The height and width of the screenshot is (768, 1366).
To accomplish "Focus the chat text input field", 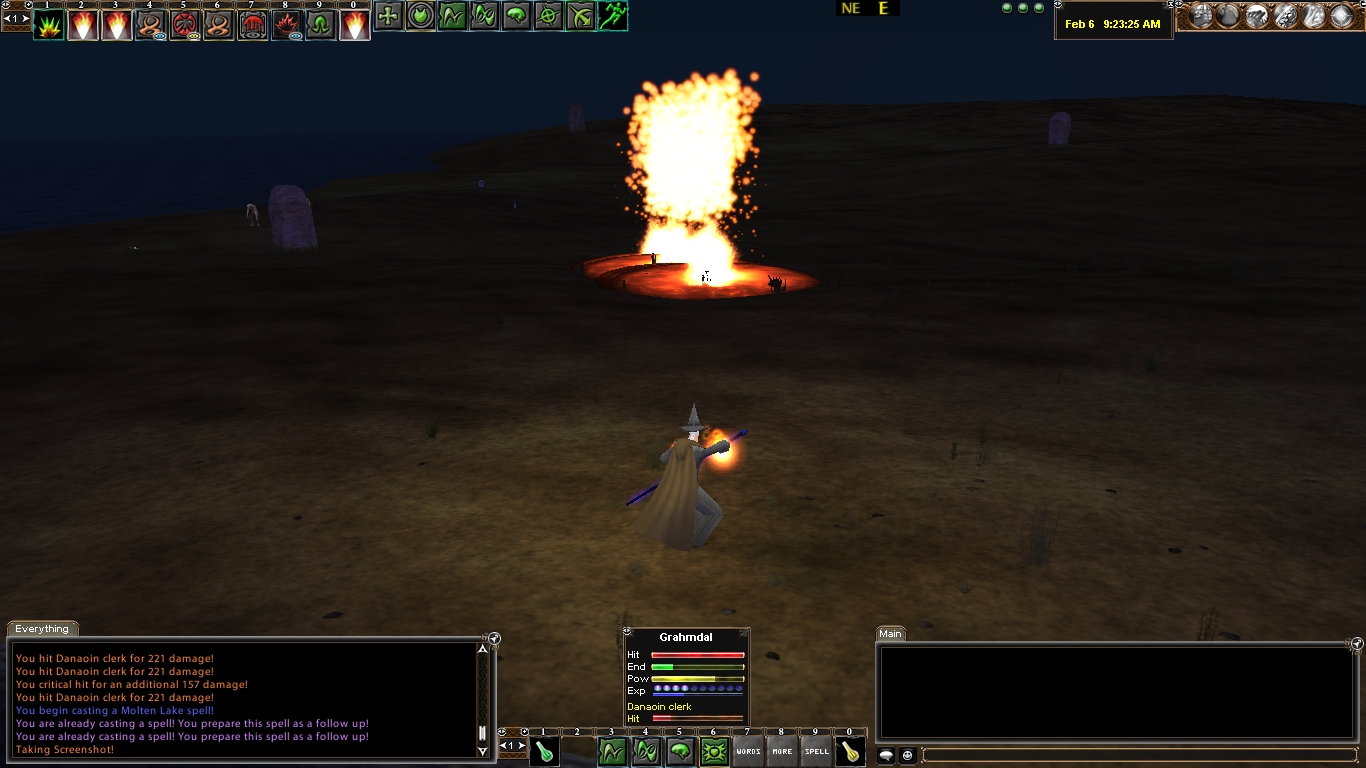I will pyautogui.click(x=1140, y=756).
